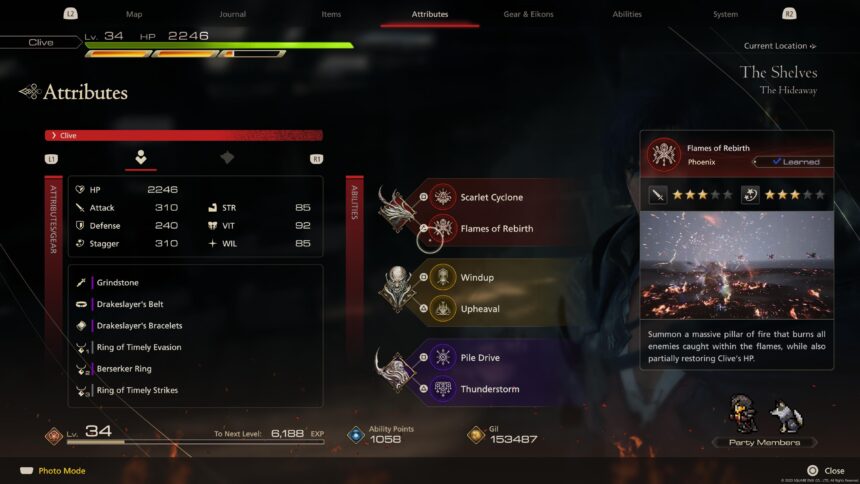Switch to the Abilities tab
This screenshot has height=484, width=860.
coord(627,14)
